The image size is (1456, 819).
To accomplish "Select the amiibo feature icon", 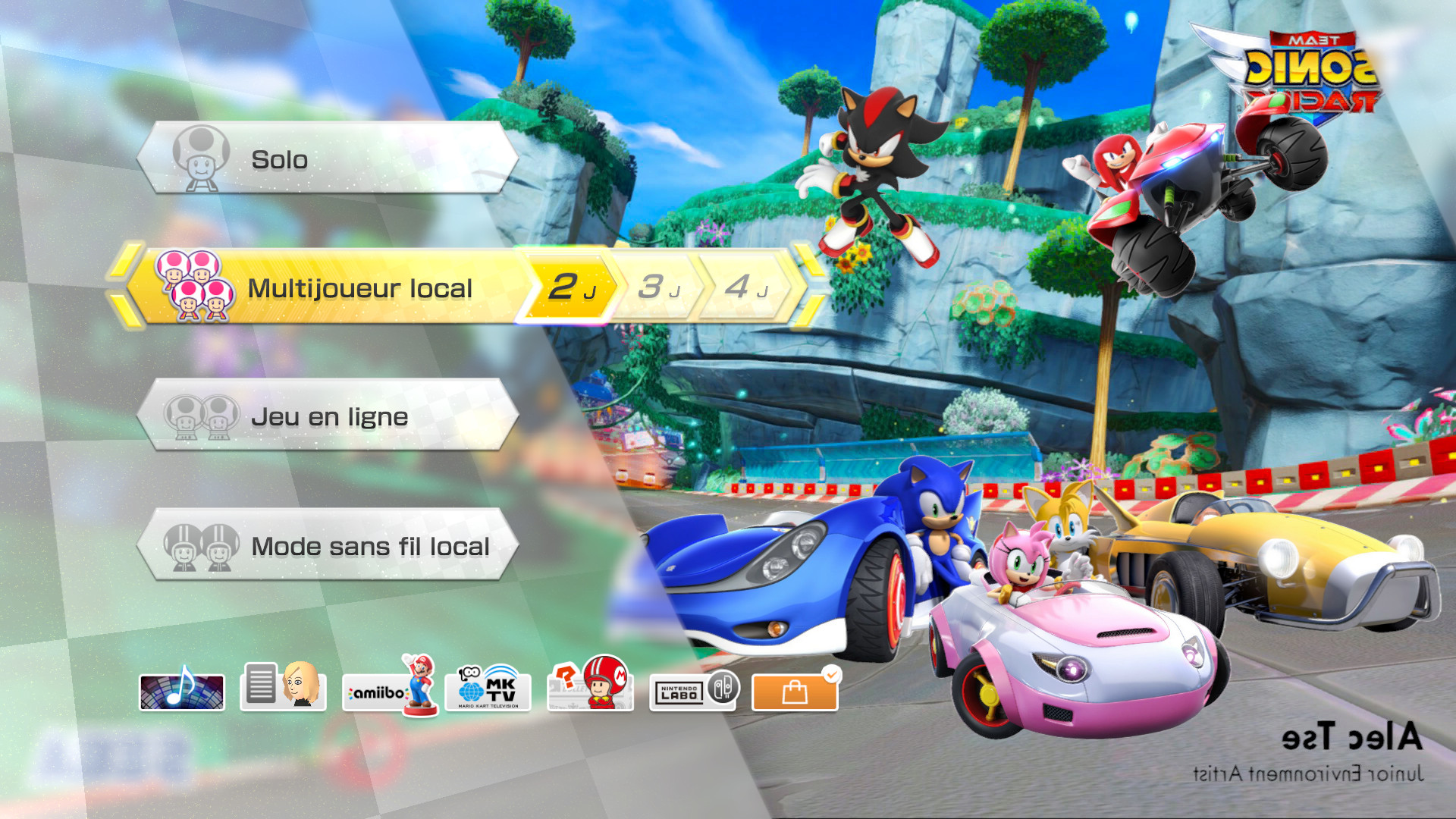I will [387, 692].
